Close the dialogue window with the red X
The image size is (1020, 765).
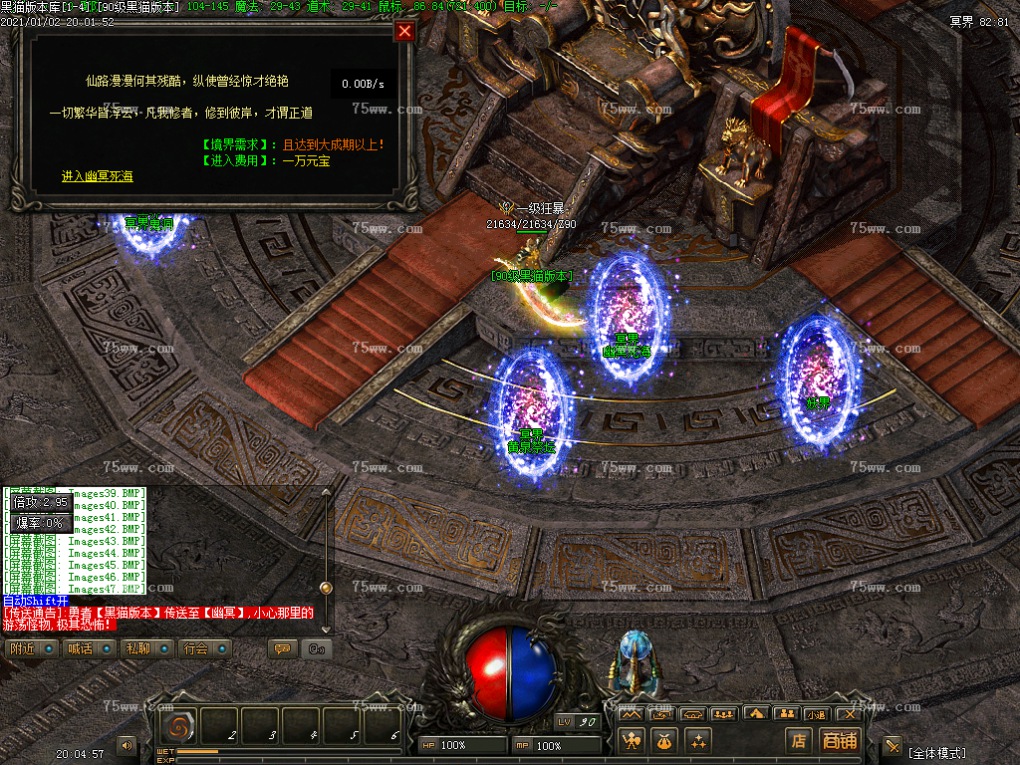tap(404, 31)
